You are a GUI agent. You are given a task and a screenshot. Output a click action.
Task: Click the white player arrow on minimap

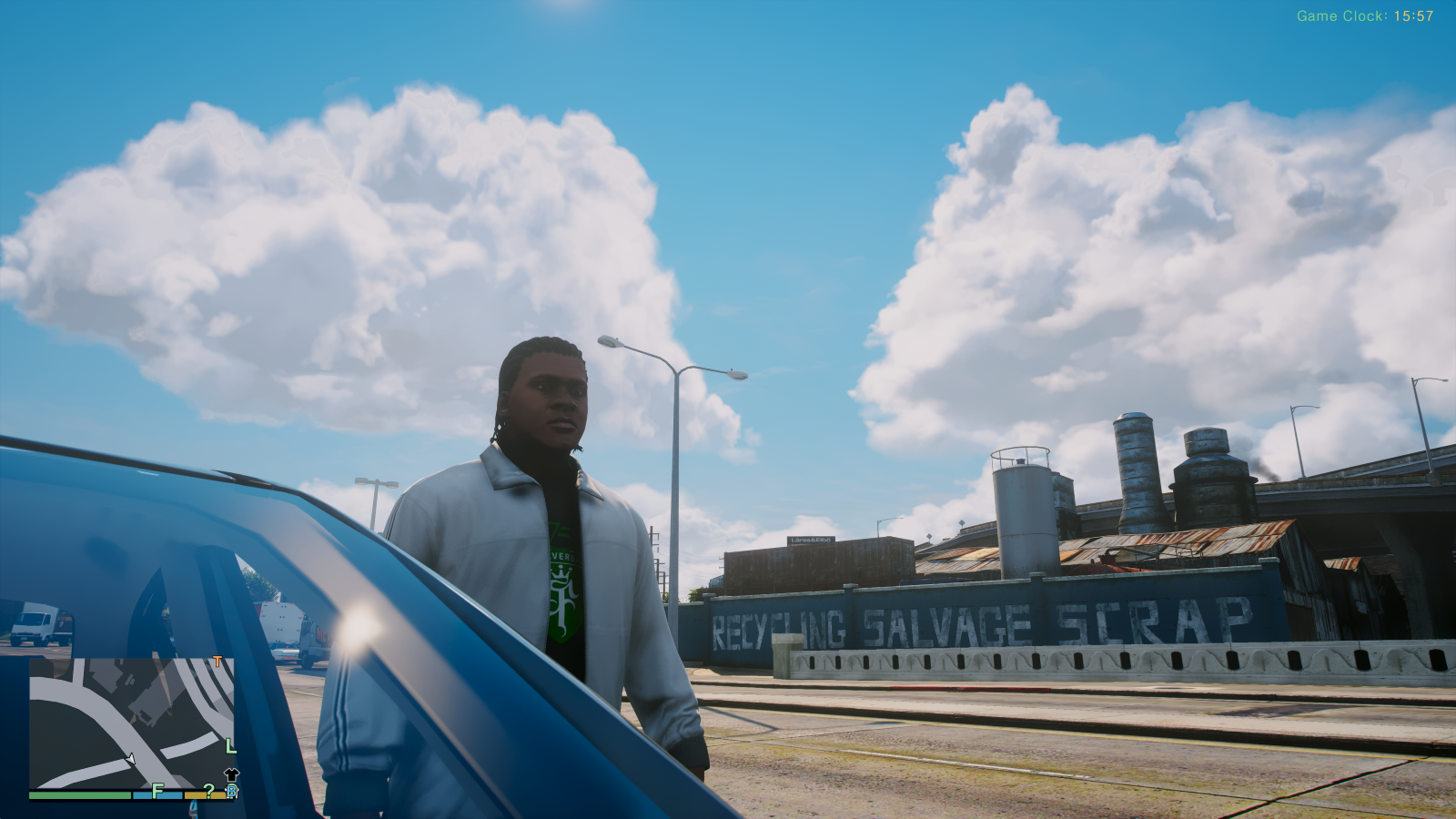click(x=130, y=758)
